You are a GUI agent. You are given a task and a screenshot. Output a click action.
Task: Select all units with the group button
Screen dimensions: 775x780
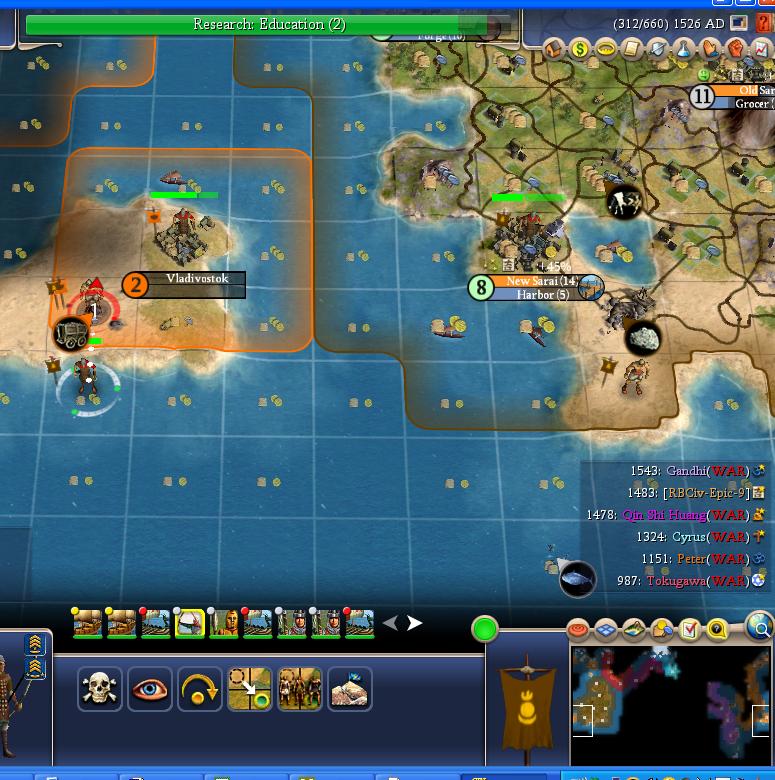pyautogui.click(x=299, y=689)
